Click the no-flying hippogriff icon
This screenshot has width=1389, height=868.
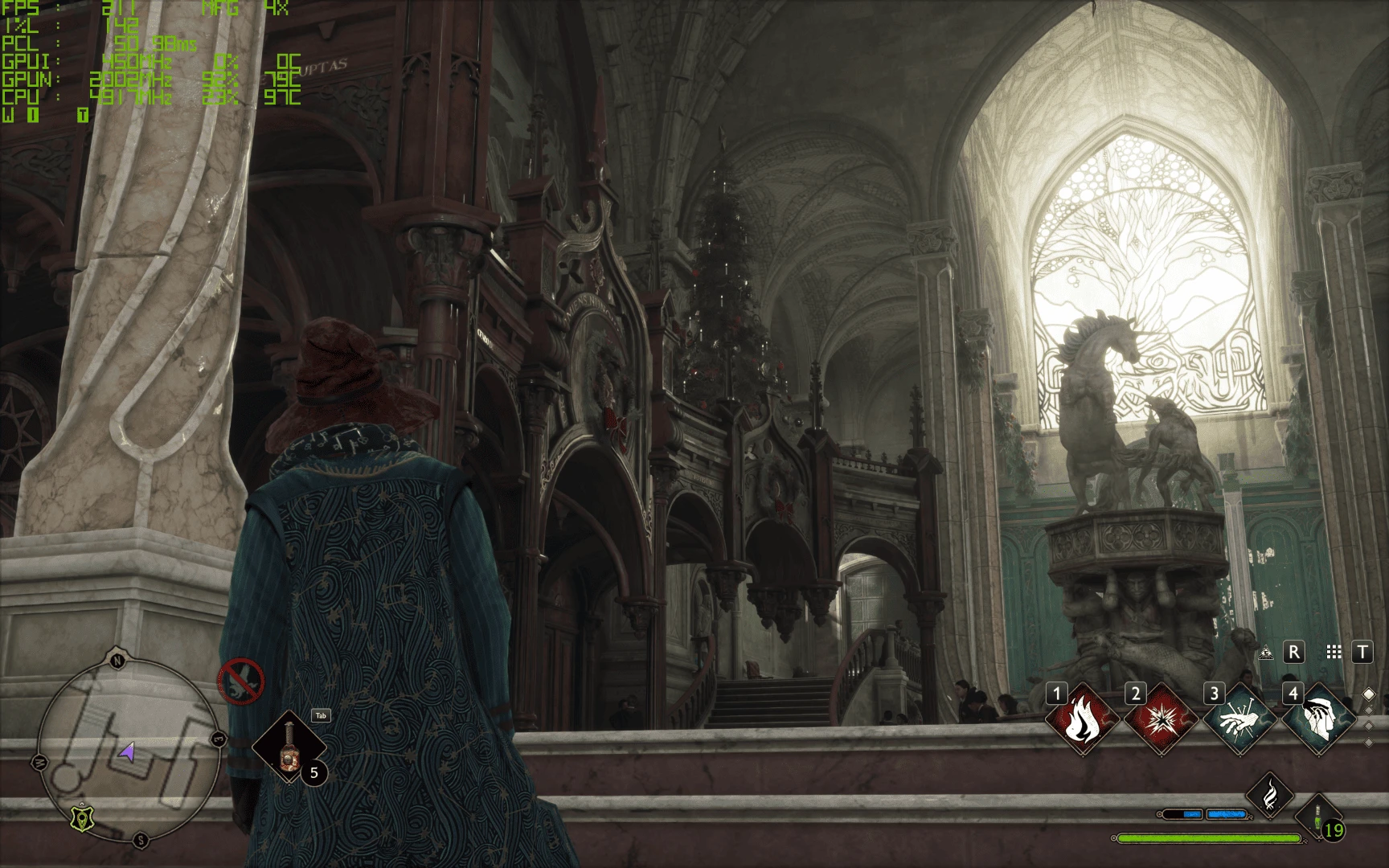coord(240,682)
